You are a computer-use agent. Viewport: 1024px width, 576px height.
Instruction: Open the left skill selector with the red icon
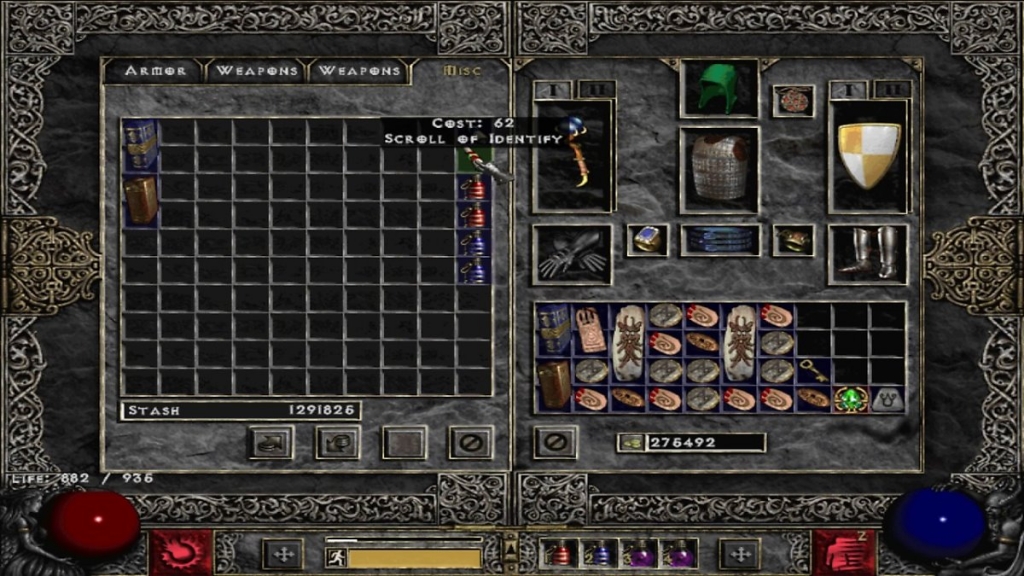pyautogui.click(x=181, y=552)
